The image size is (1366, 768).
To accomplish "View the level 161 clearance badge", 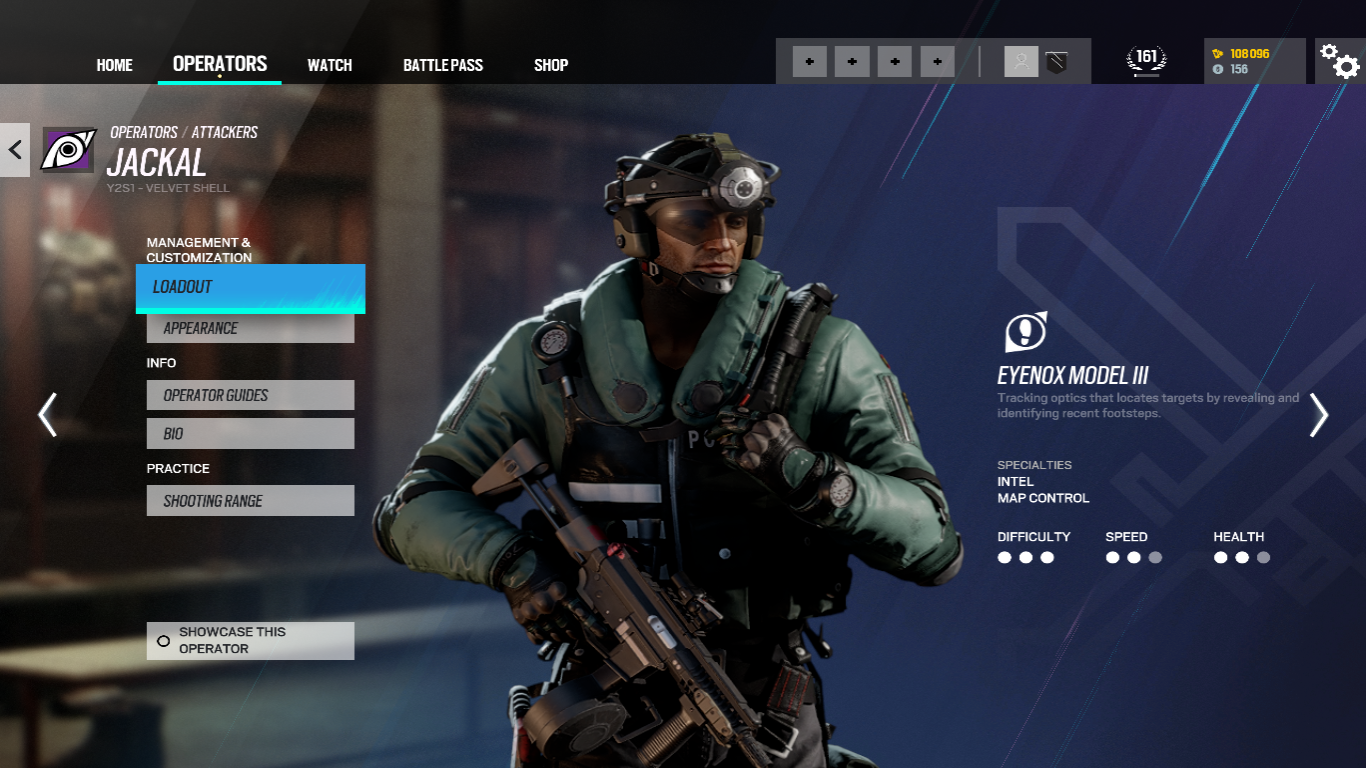I will (1146, 61).
